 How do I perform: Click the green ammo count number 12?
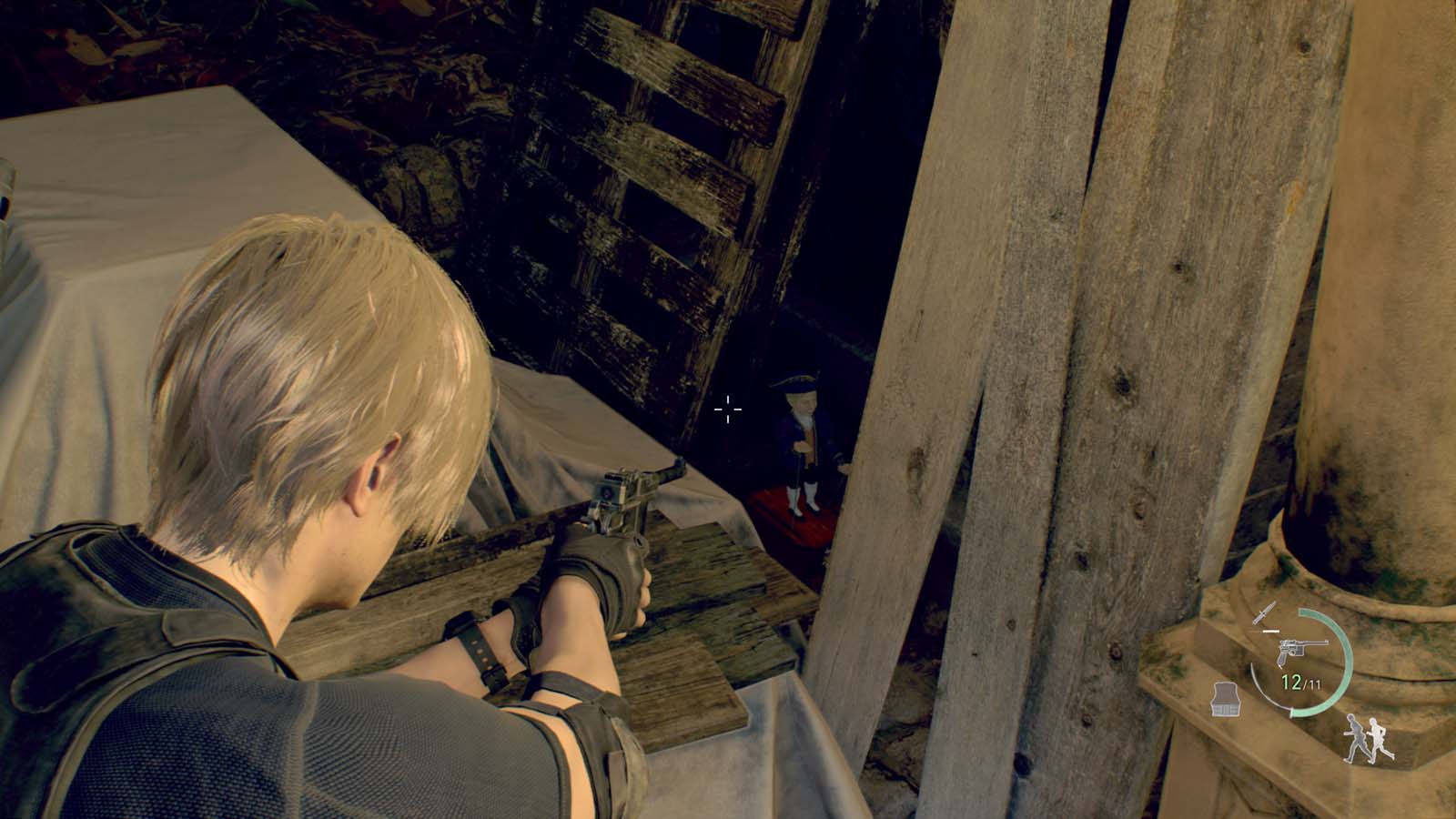click(x=1290, y=680)
